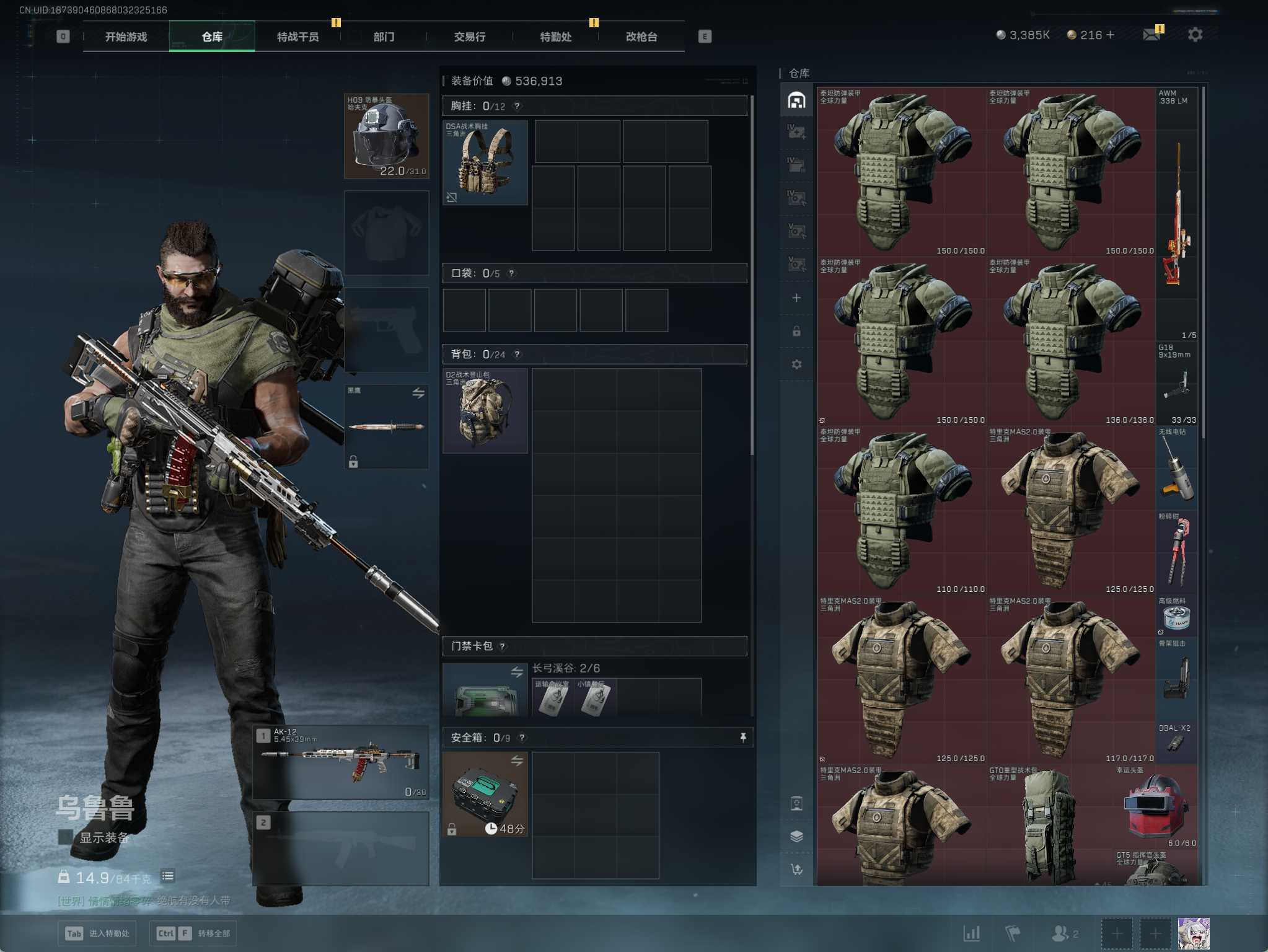
Task: Open the 改枪台 gunsmith tab
Action: pos(641,37)
